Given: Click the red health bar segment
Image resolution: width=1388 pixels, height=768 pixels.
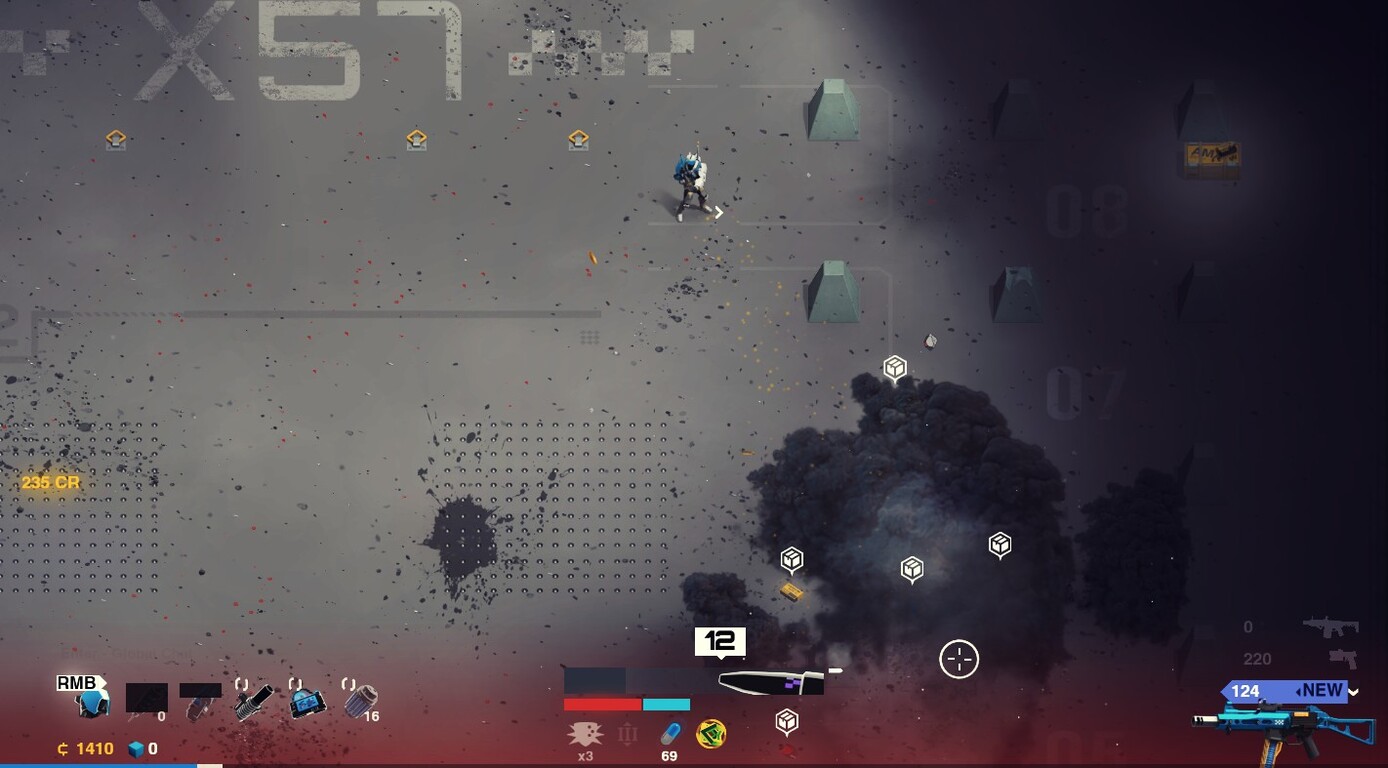Looking at the screenshot, I should [602, 704].
